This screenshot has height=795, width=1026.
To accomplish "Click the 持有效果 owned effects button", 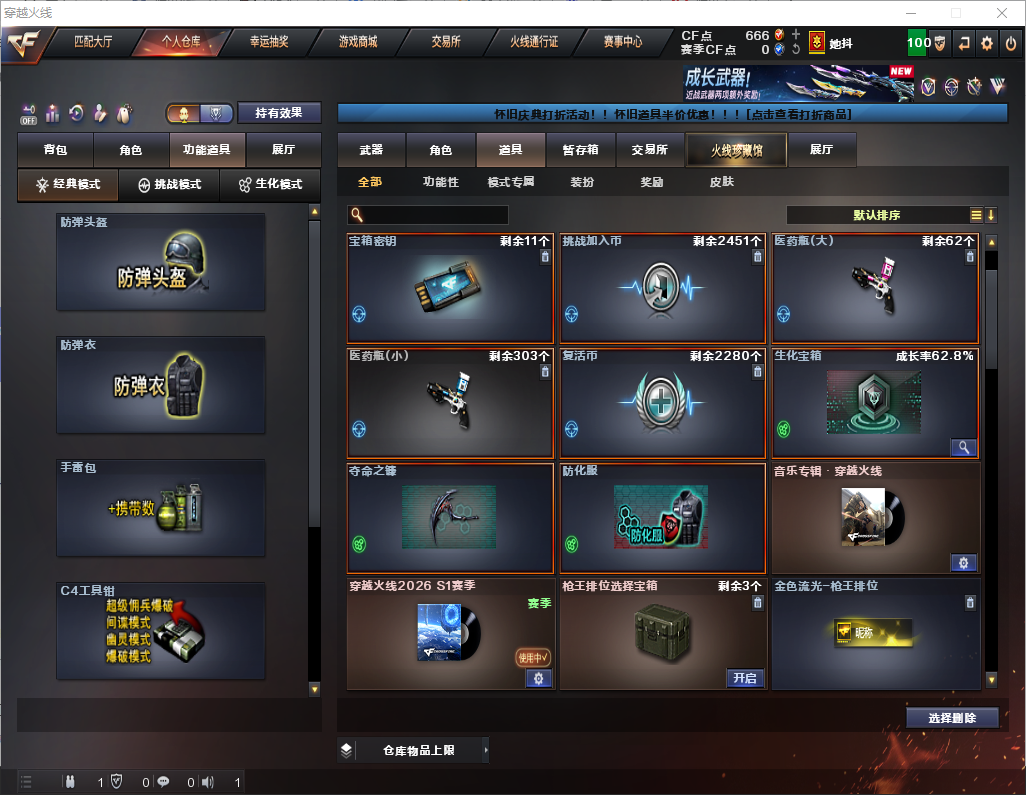I will (x=279, y=113).
